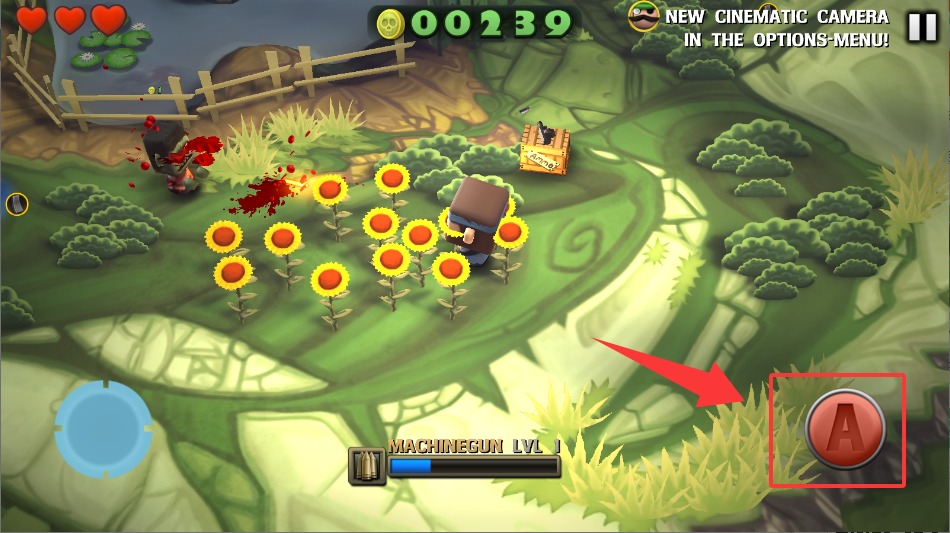Pause the game with the pause button
The height and width of the screenshot is (533, 950).
(x=922, y=27)
